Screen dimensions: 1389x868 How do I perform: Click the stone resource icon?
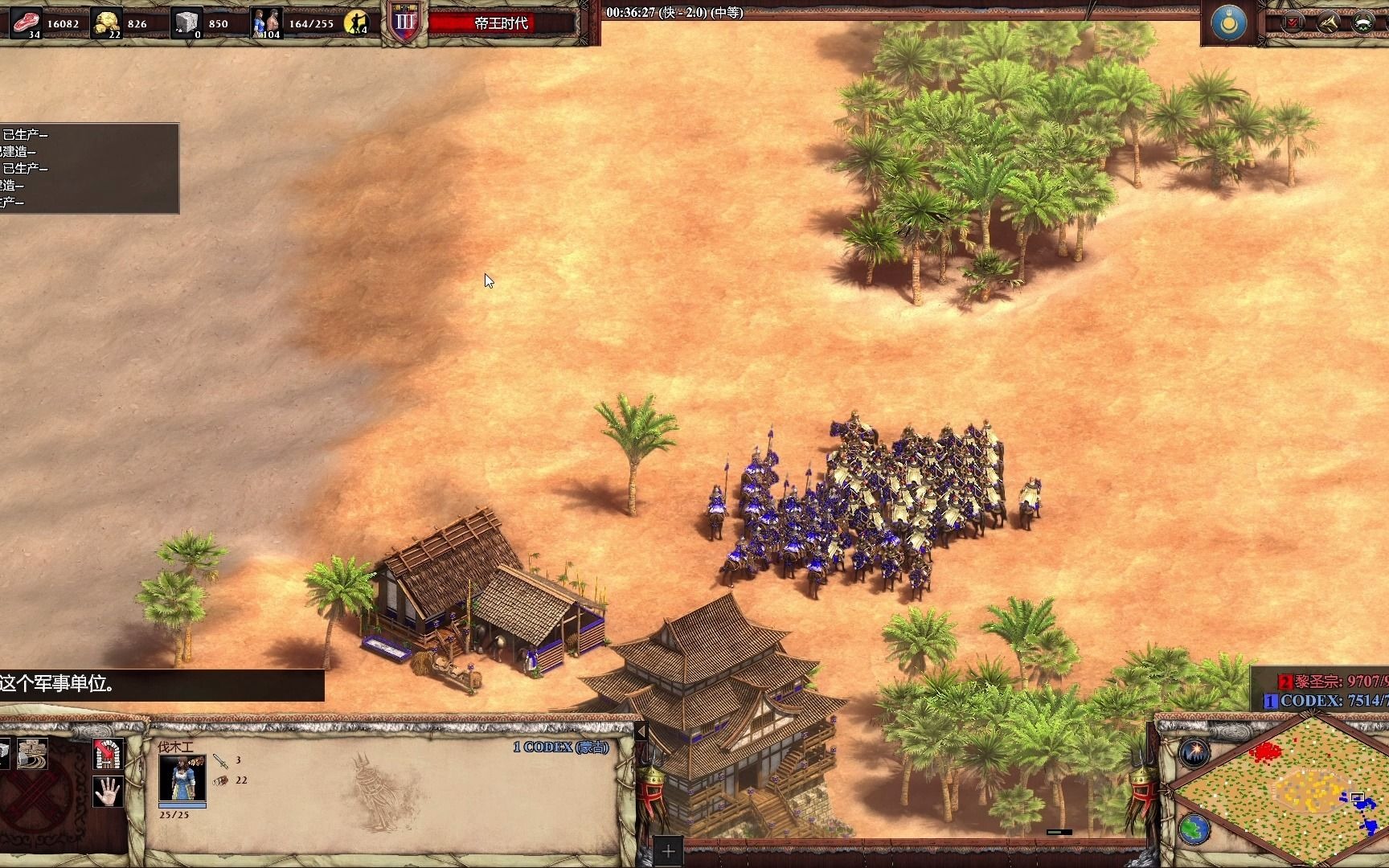187,23
